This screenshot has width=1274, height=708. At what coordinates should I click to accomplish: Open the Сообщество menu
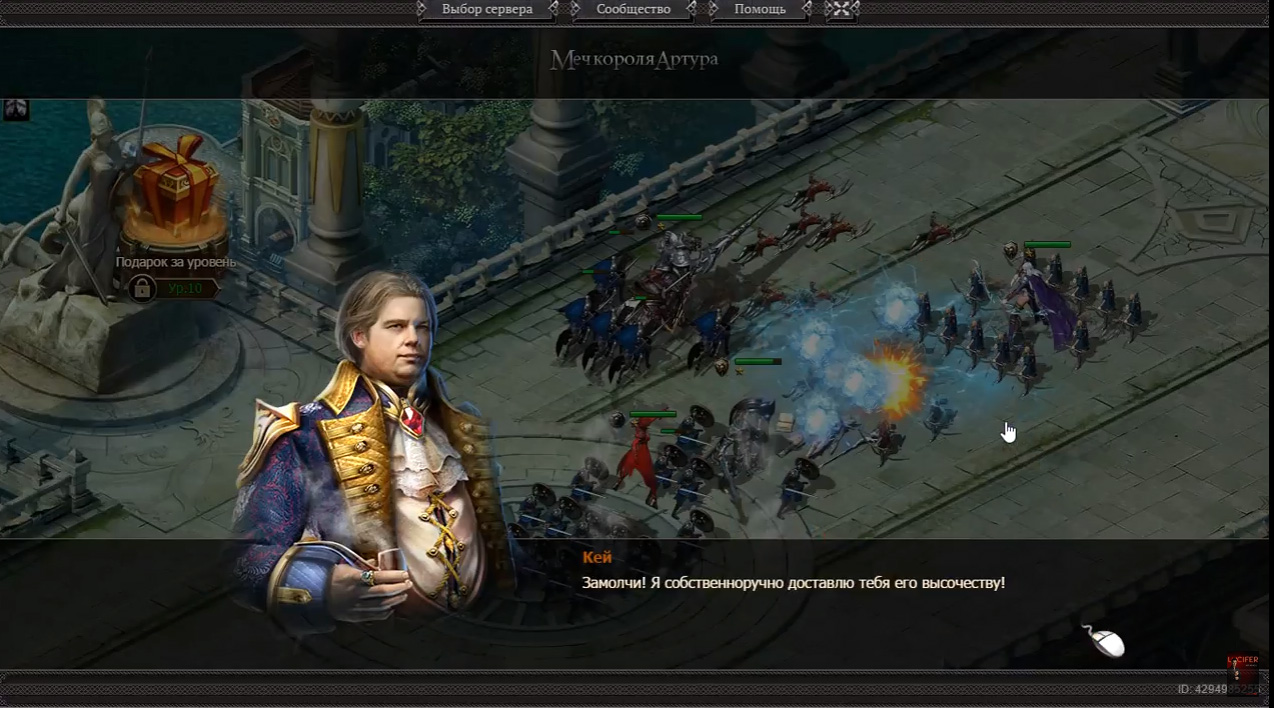[x=633, y=10]
